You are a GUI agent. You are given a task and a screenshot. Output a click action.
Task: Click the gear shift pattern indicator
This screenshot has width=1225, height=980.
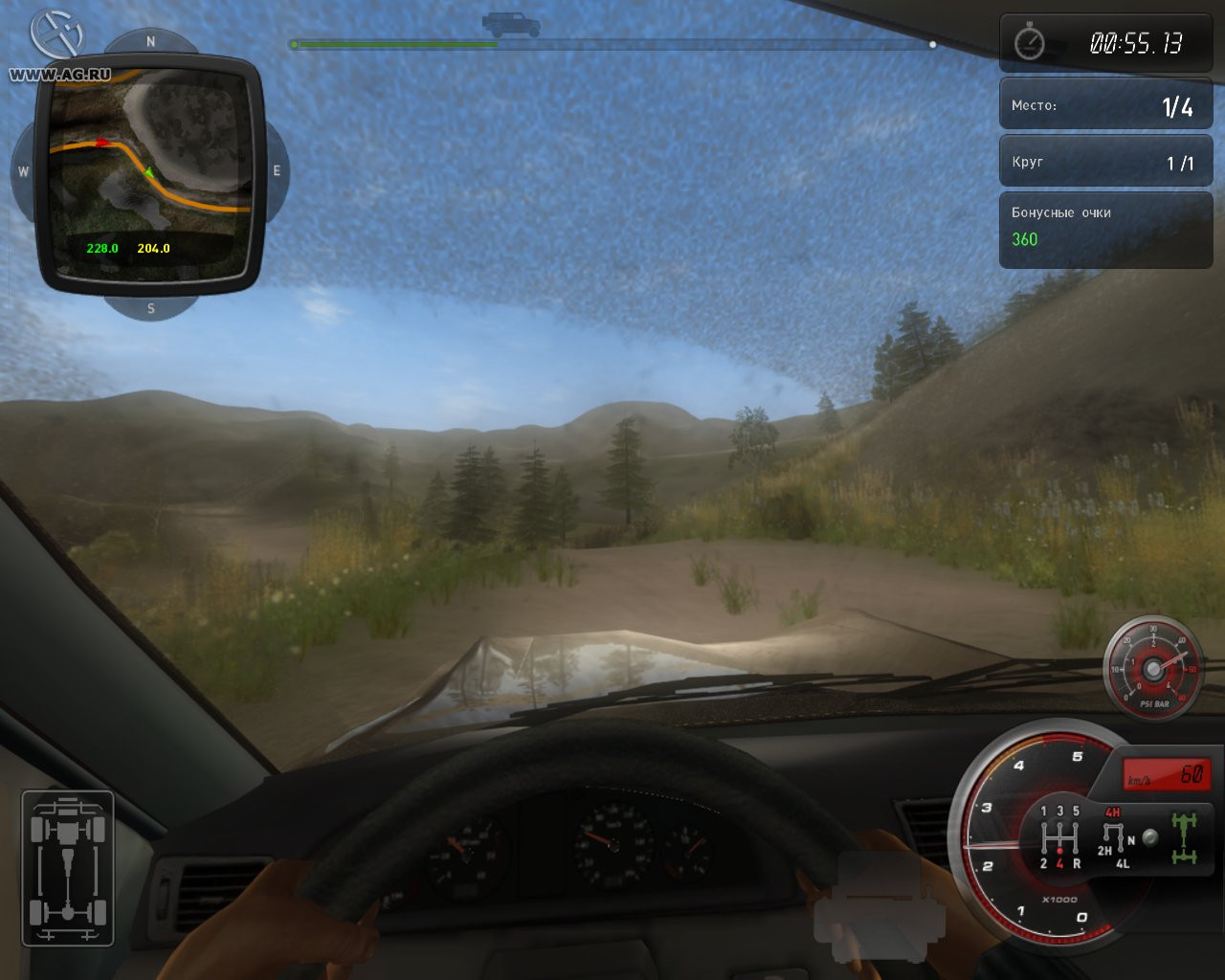[x=1059, y=837]
